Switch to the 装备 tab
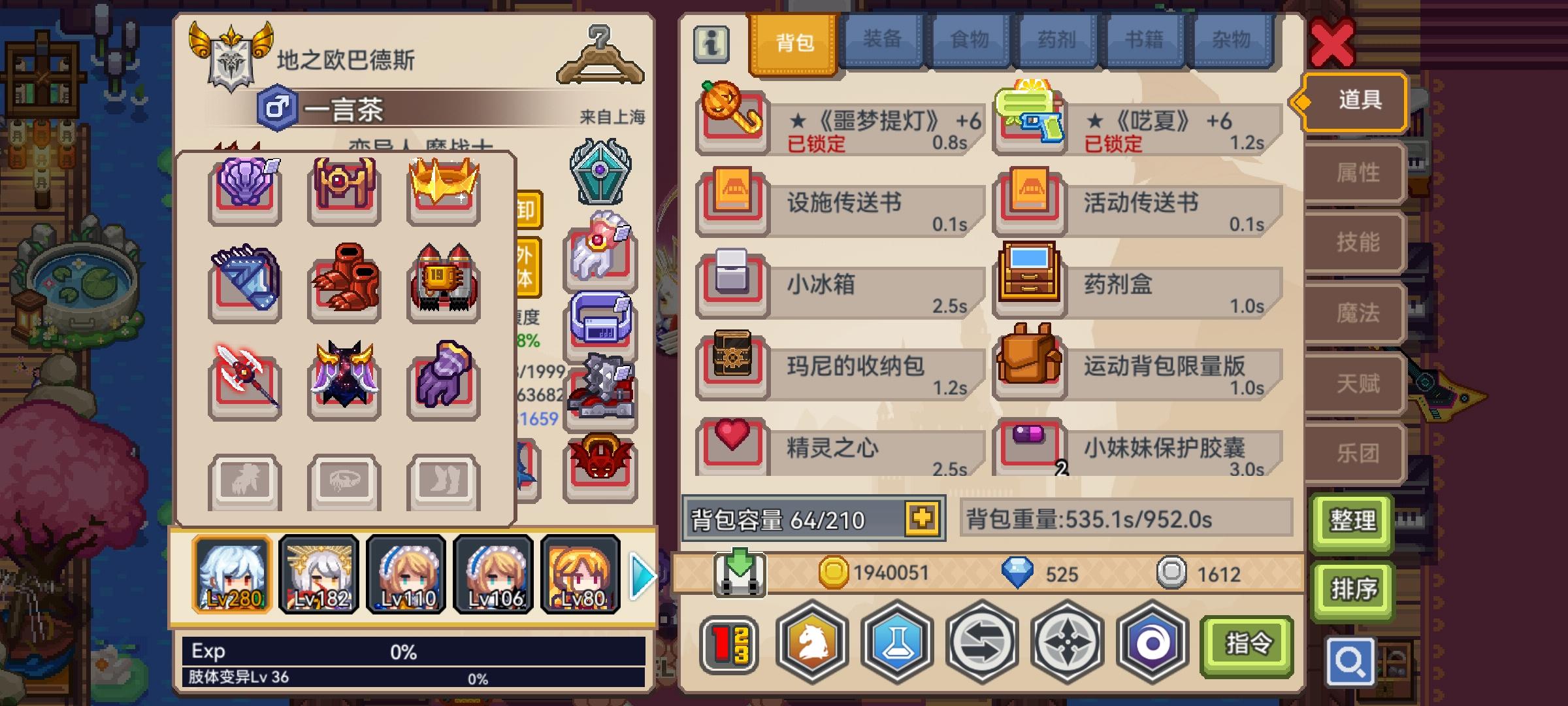The height and width of the screenshot is (706, 1568). [x=882, y=41]
